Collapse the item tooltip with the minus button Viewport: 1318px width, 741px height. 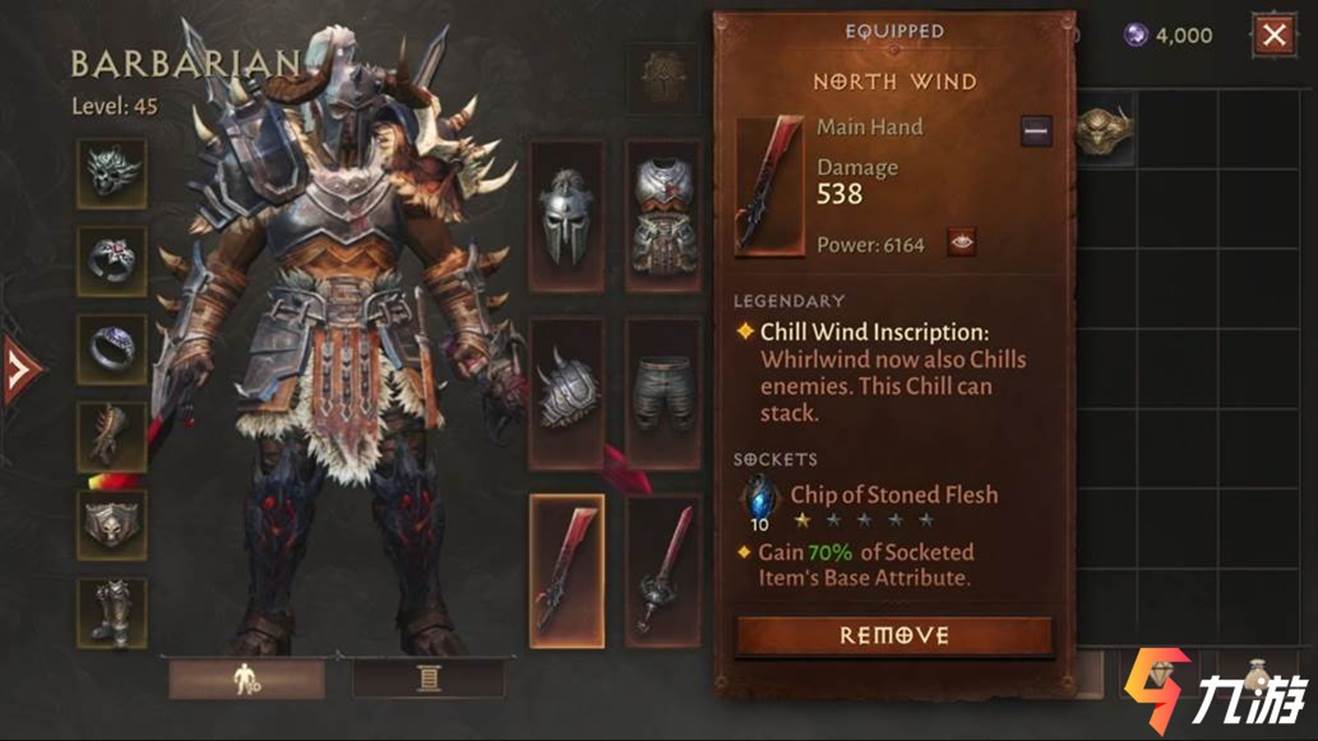1036,131
